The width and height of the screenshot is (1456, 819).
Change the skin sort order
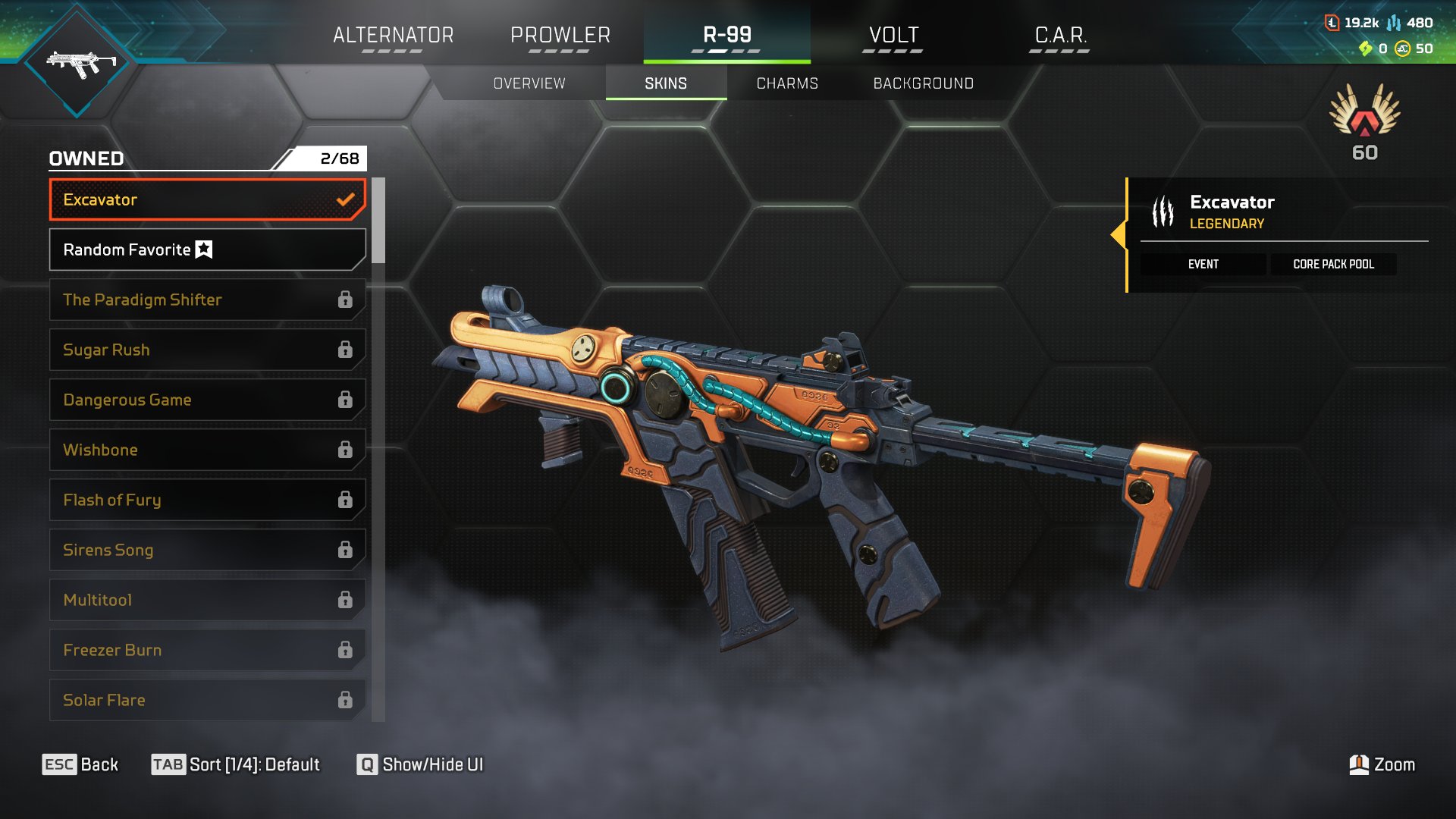coord(236,764)
